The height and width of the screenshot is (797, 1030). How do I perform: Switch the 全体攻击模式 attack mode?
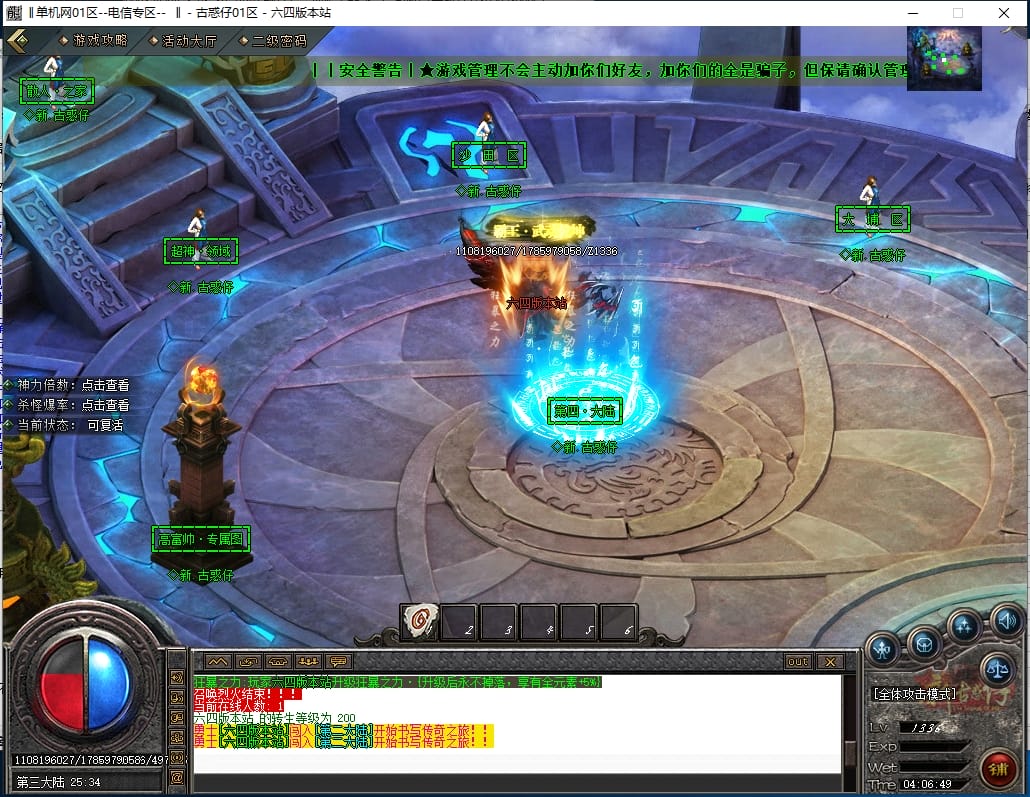tap(914, 693)
